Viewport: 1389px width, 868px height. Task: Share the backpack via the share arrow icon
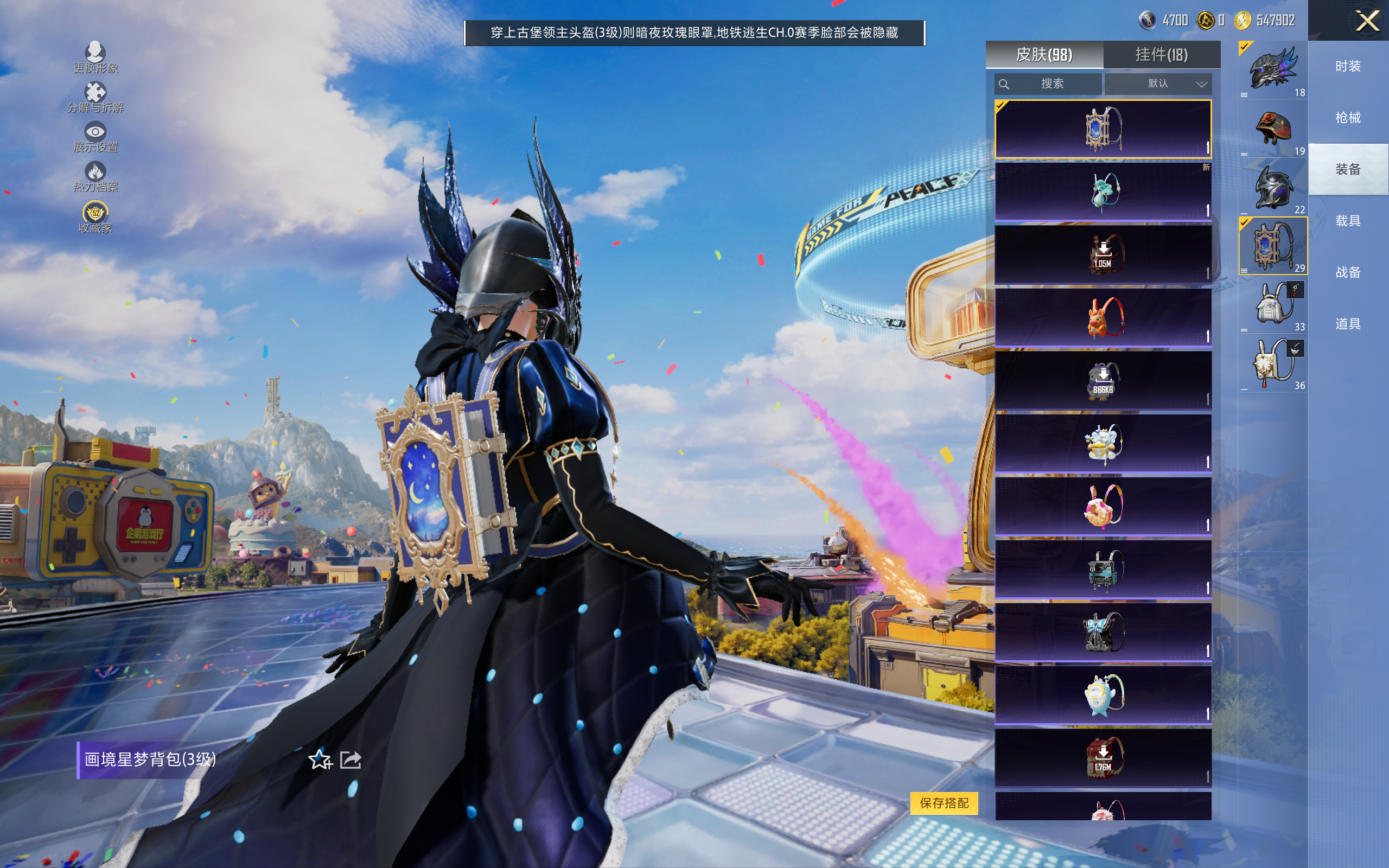click(351, 759)
